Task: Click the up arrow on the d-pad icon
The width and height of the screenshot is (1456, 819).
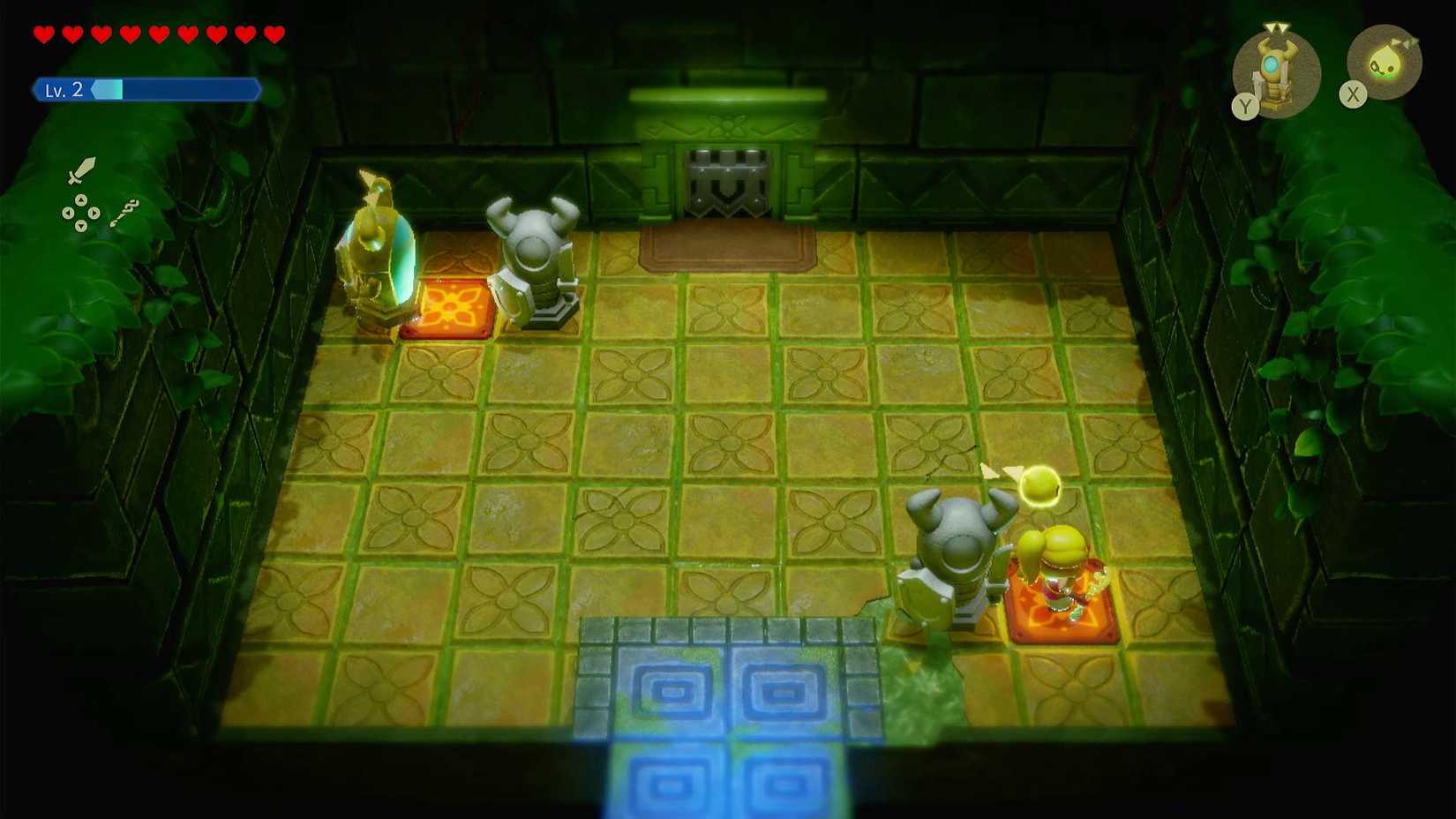Action: click(81, 199)
